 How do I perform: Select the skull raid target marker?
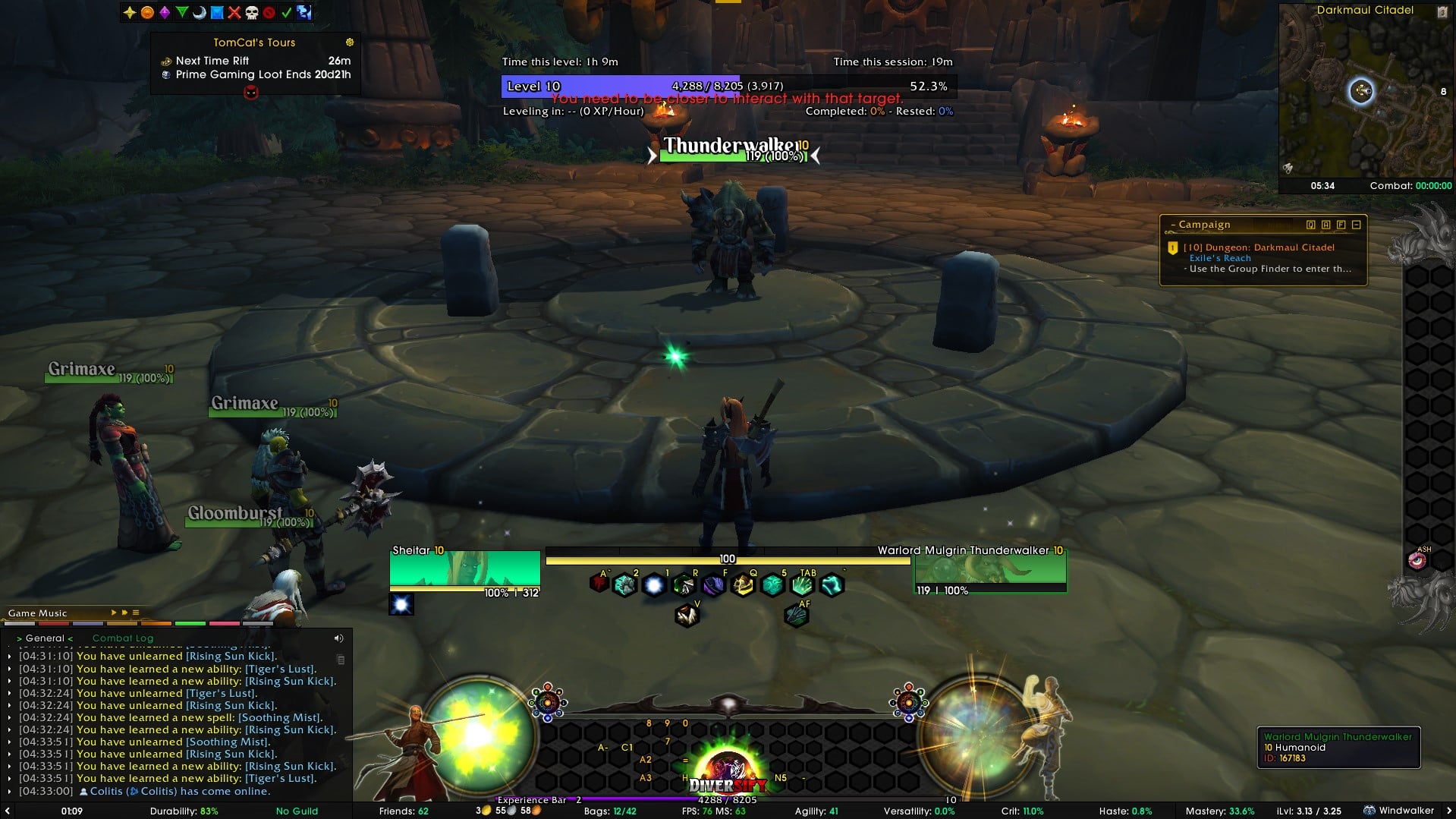pyautogui.click(x=251, y=12)
